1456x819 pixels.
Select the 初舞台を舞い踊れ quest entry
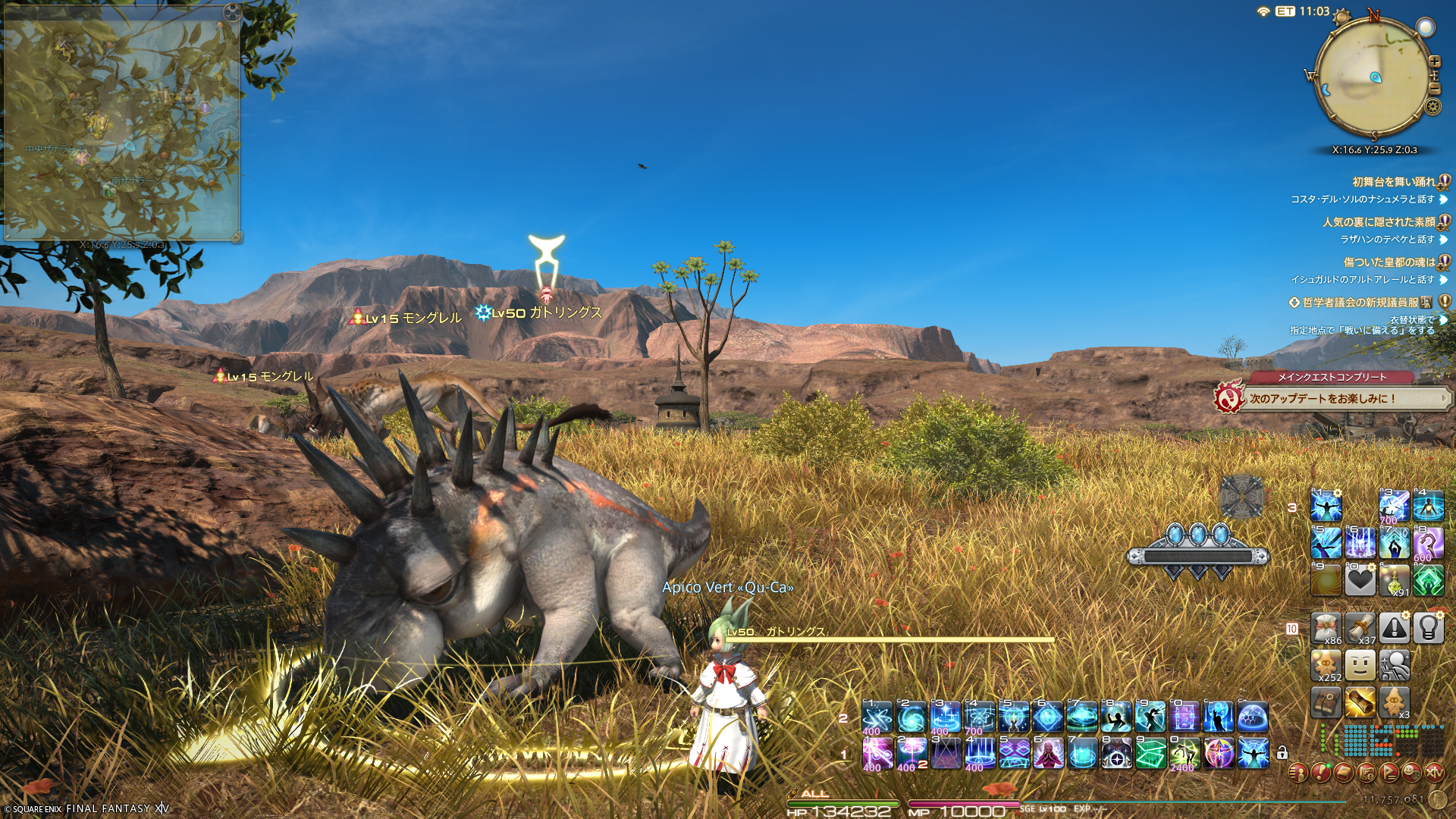1394,182
